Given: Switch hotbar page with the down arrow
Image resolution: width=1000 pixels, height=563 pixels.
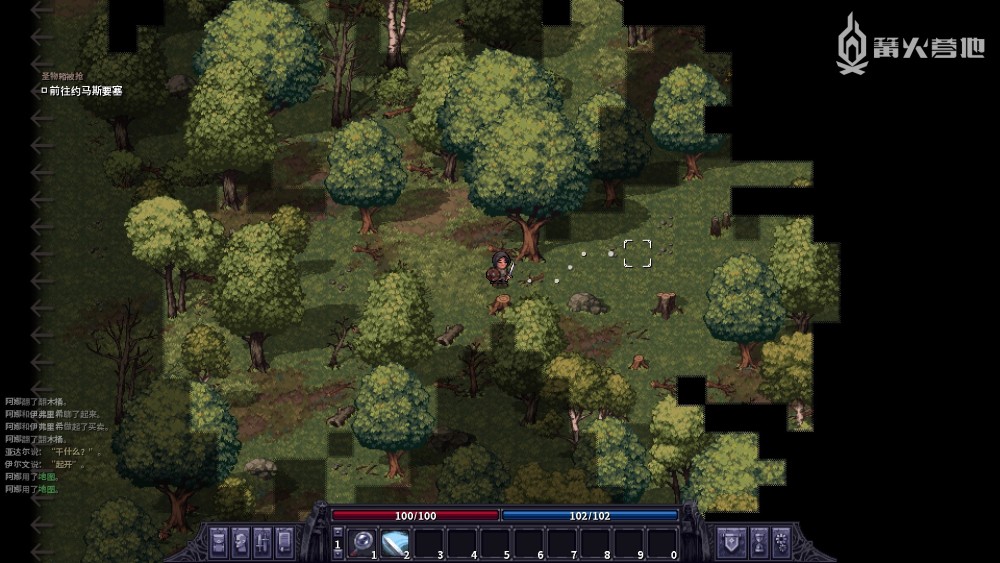Looking at the screenshot, I should (x=337, y=554).
